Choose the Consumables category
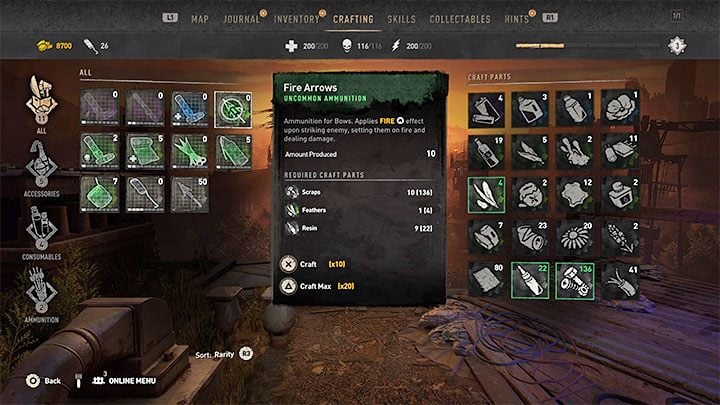The height and width of the screenshot is (405, 720). pos(39,230)
